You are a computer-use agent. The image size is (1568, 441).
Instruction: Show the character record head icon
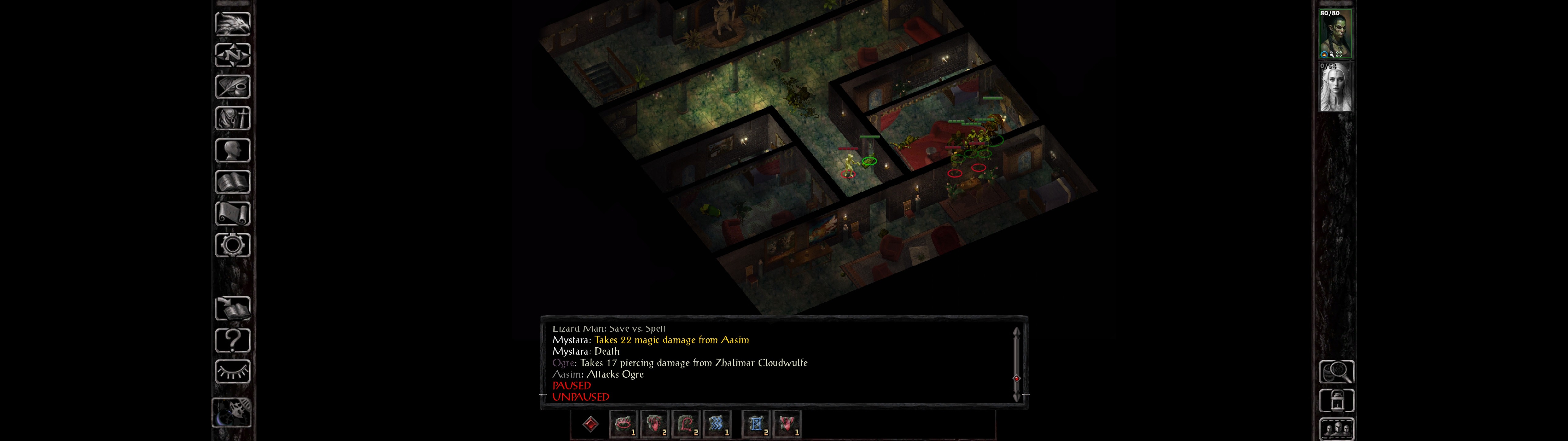(x=232, y=150)
